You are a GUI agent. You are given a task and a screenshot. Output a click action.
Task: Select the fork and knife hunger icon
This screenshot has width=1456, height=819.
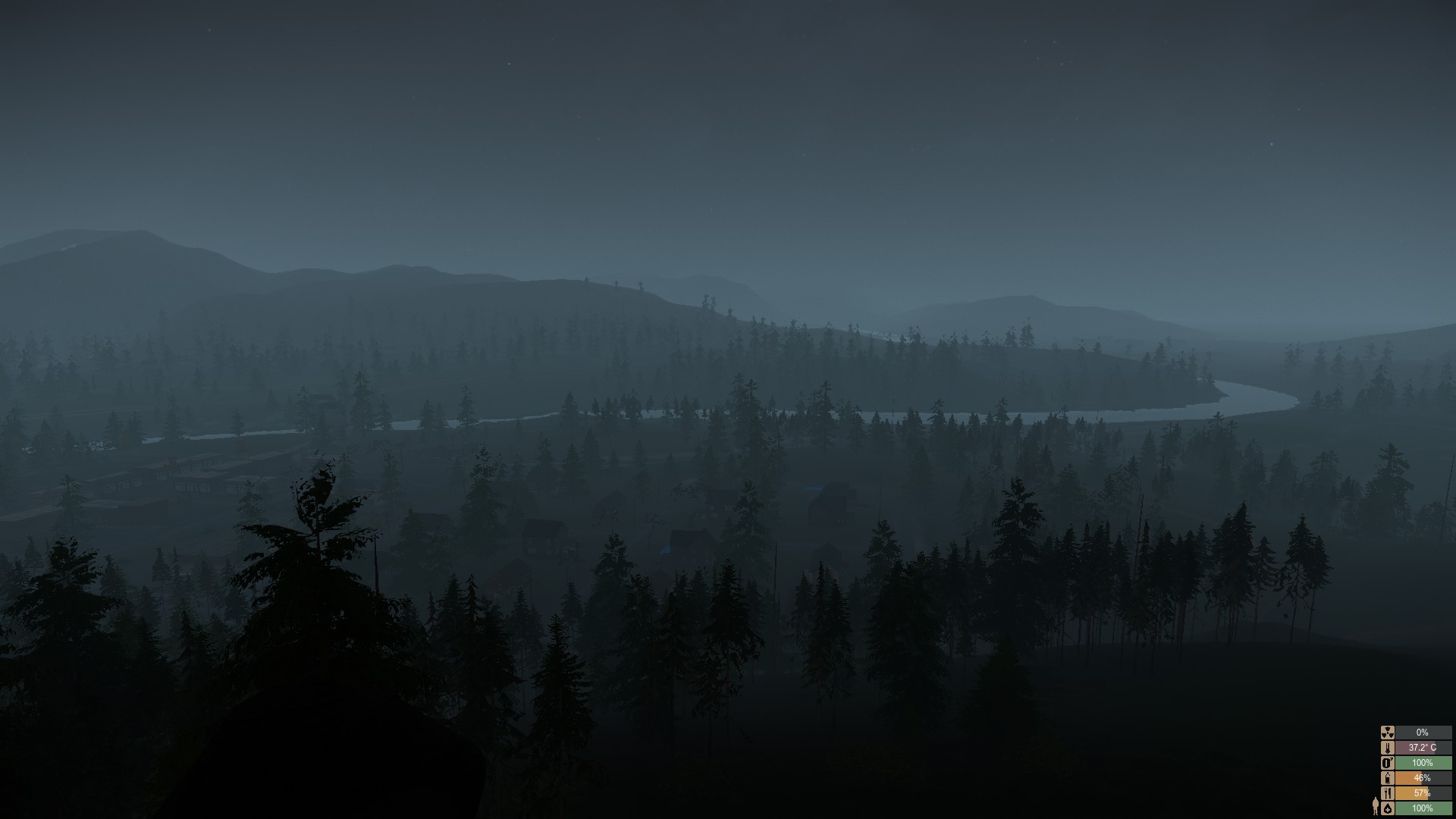1388,794
